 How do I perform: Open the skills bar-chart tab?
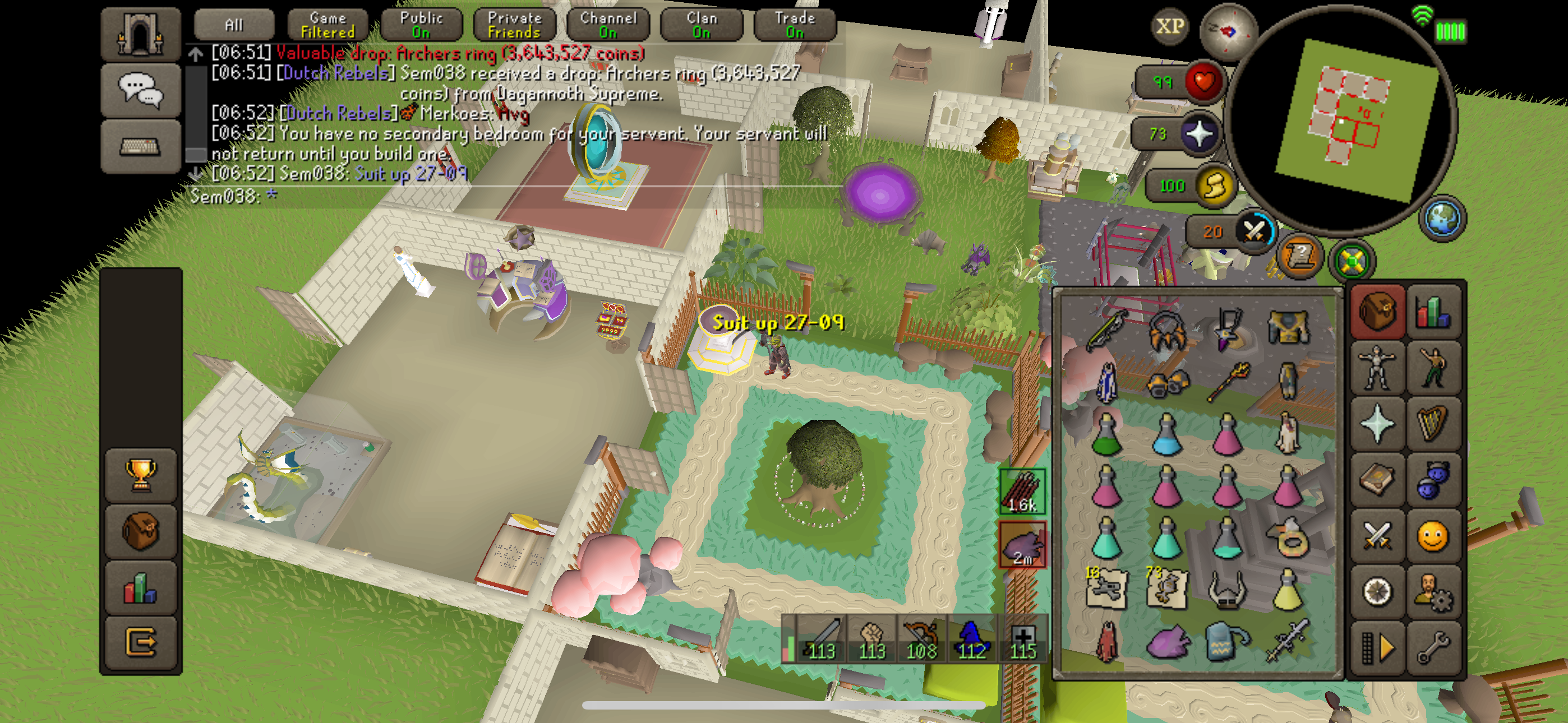(1433, 312)
